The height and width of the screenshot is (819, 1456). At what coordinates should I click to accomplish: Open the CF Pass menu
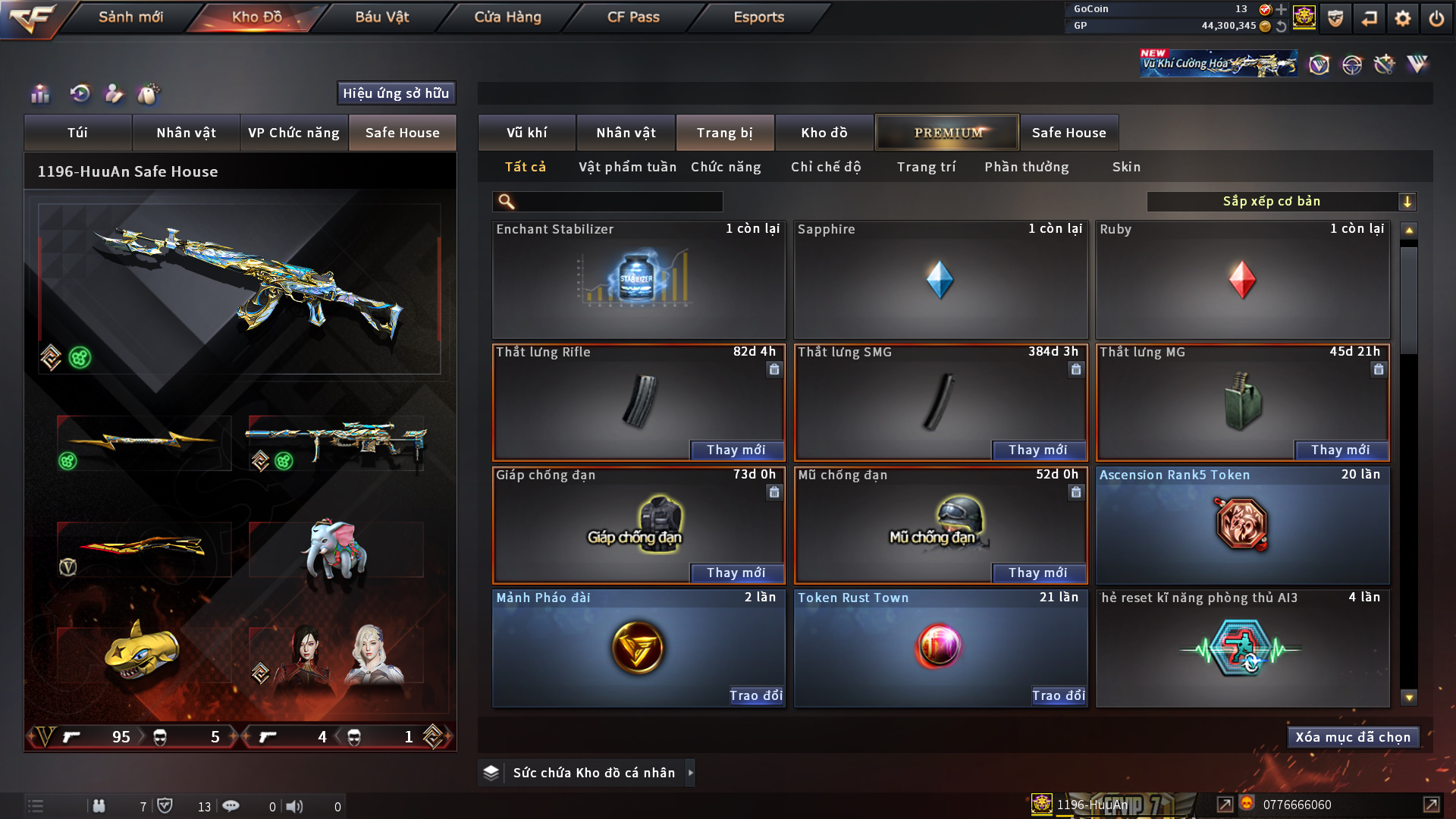tap(633, 17)
